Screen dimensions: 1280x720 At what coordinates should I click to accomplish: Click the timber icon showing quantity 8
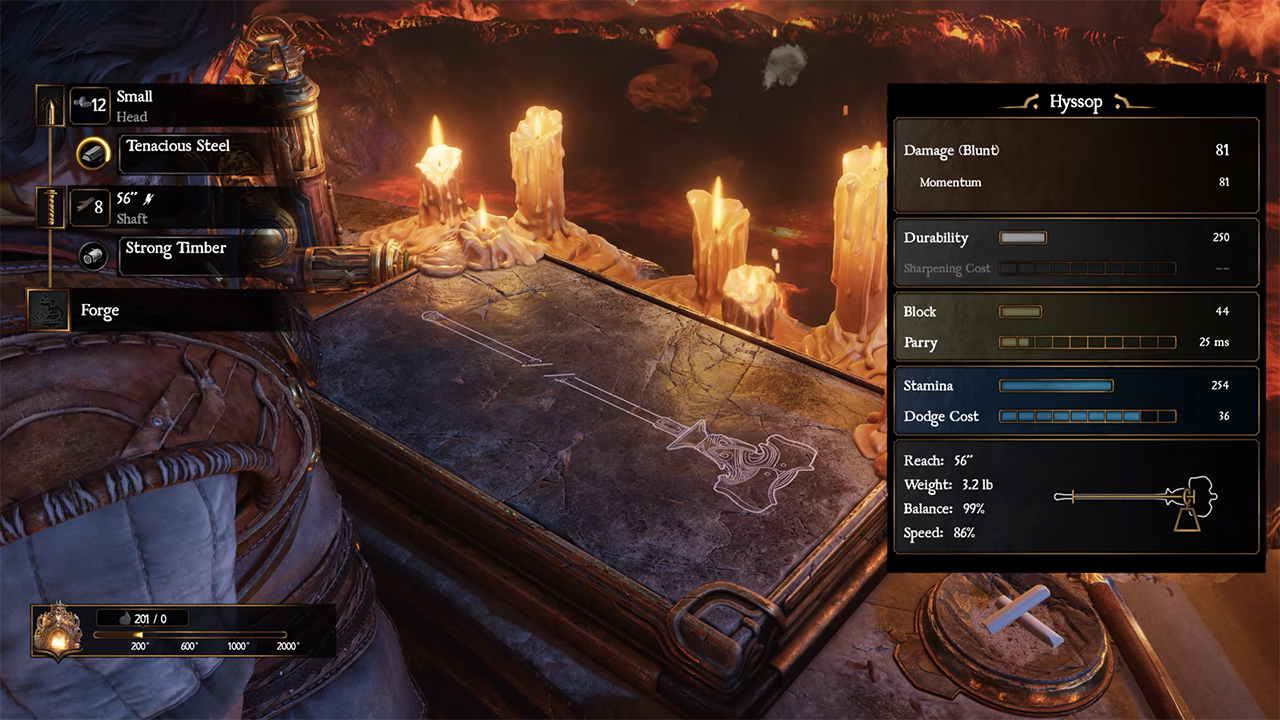(x=90, y=208)
